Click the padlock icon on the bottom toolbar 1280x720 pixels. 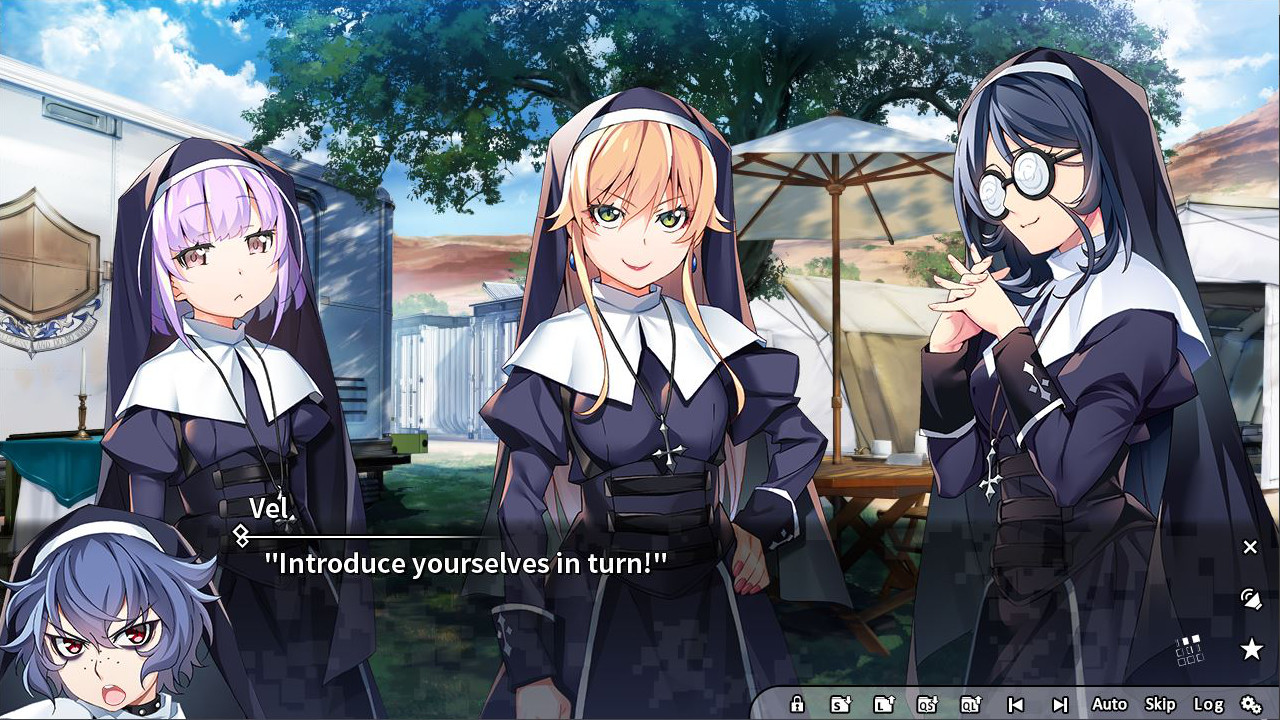point(797,704)
